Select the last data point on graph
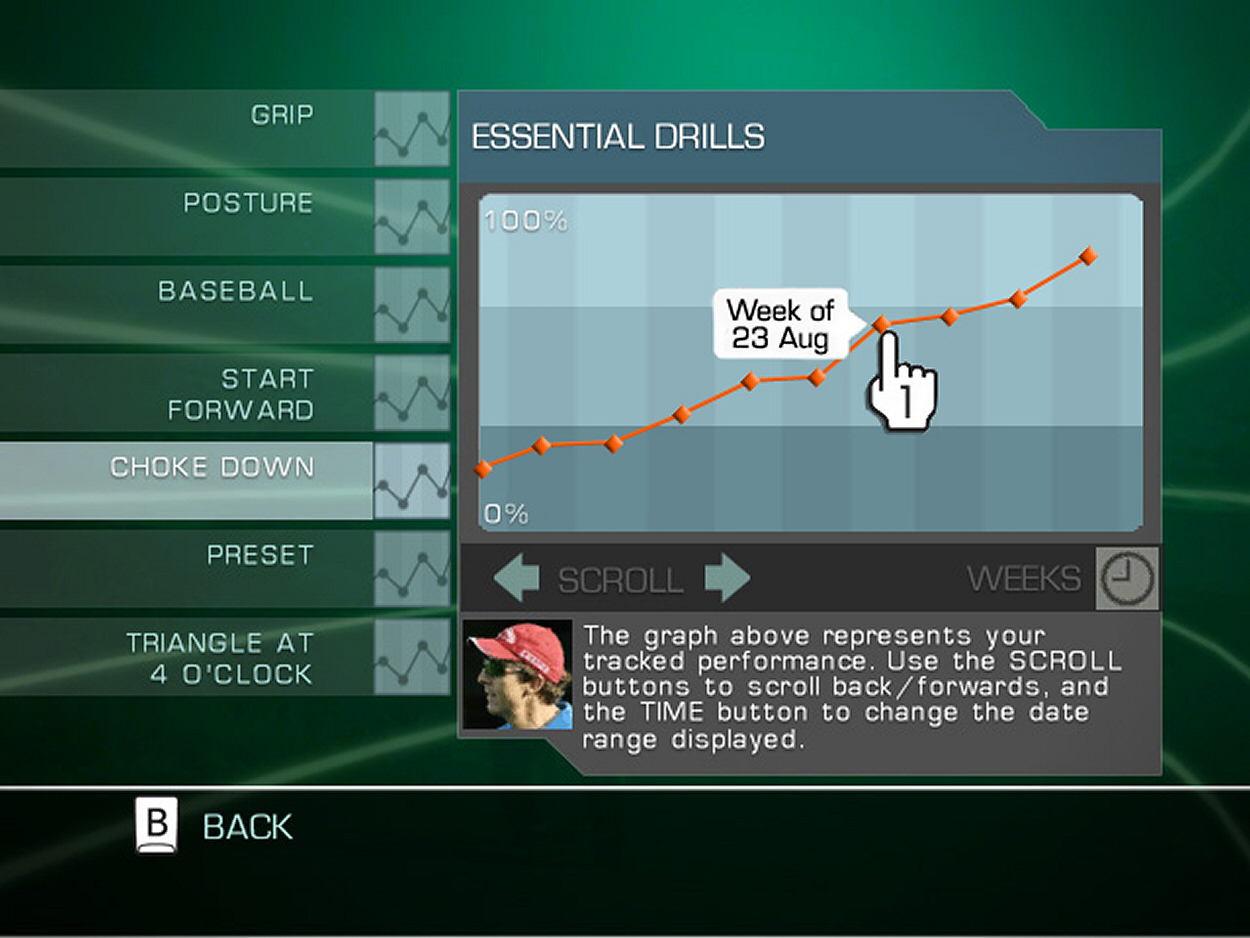Image resolution: width=1250 pixels, height=938 pixels. [x=1088, y=257]
